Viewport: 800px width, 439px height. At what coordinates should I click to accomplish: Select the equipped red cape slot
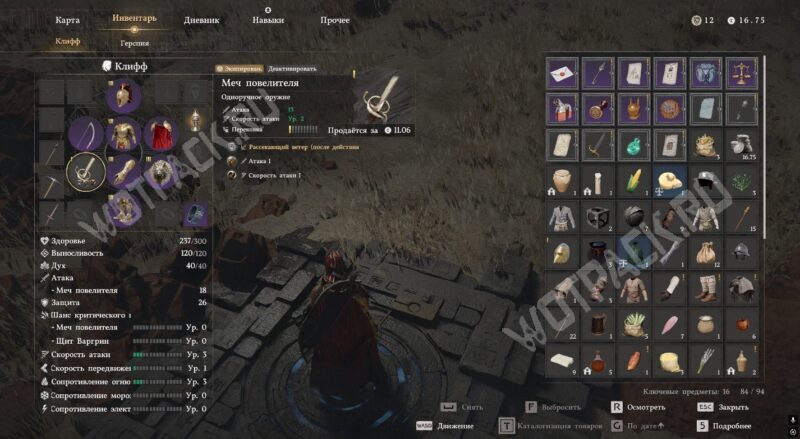tap(160, 134)
